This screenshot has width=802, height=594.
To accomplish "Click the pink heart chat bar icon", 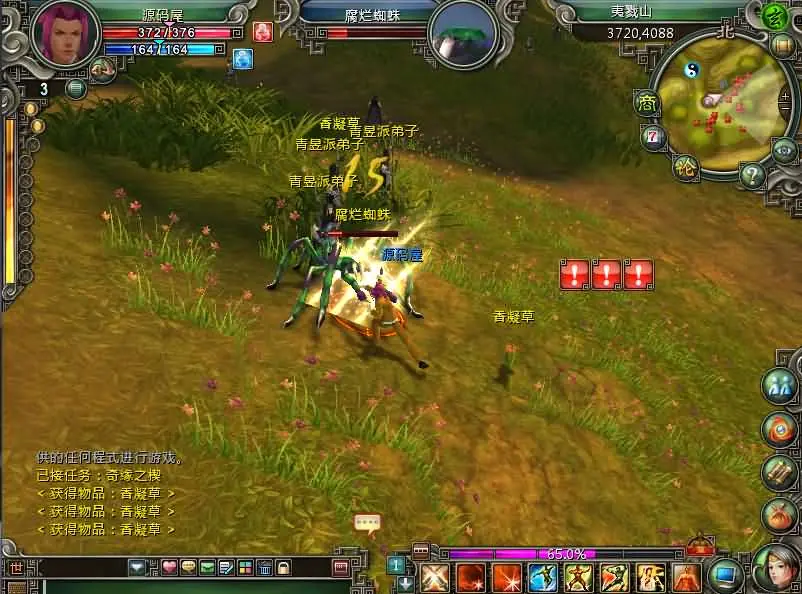I will click(169, 569).
